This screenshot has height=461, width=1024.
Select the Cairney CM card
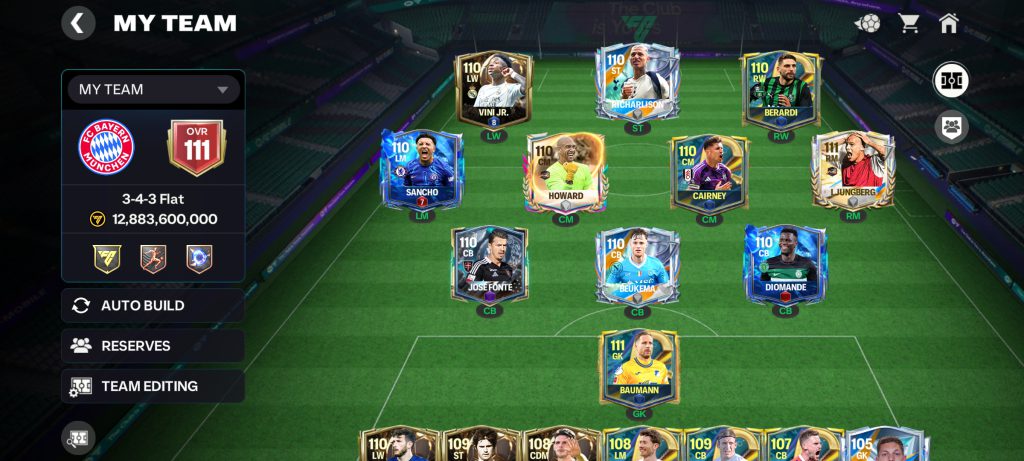coord(709,173)
